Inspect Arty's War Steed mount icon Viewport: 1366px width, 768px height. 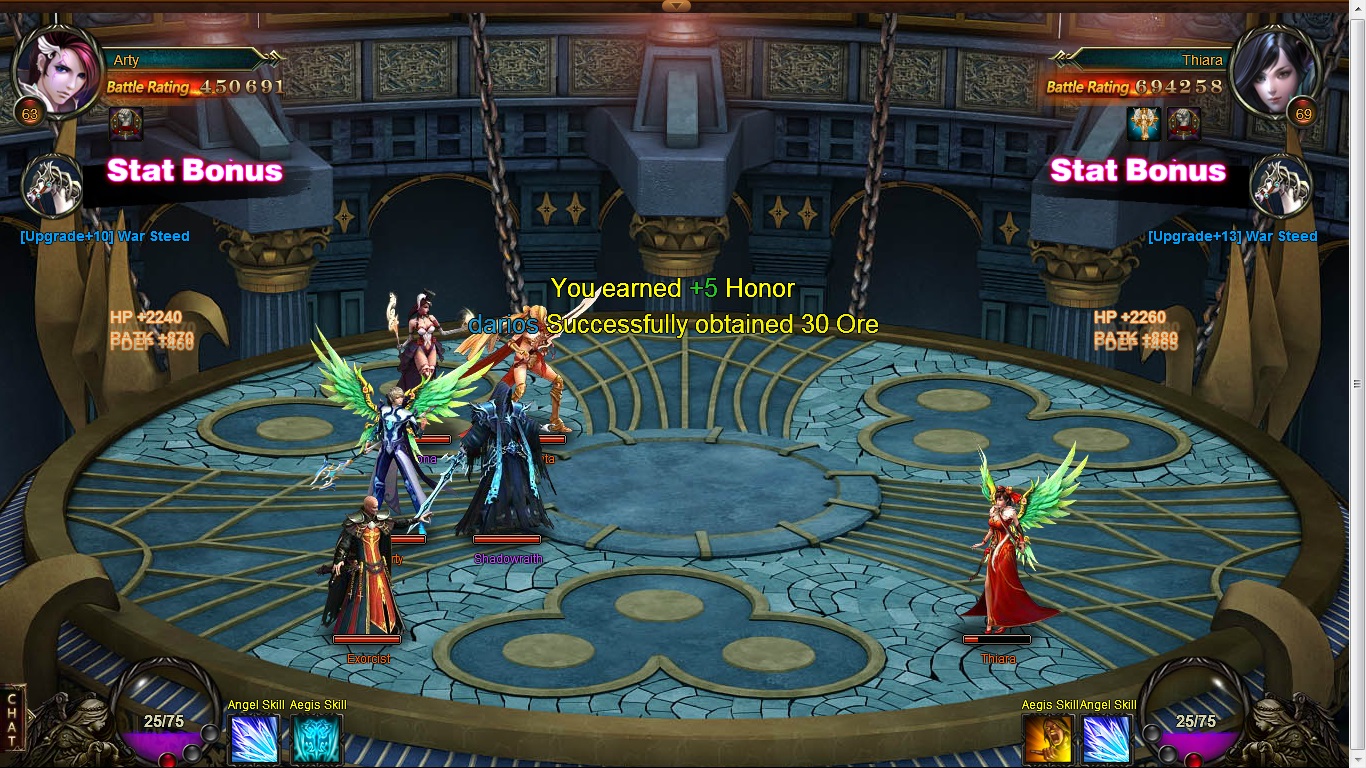pyautogui.click(x=52, y=188)
